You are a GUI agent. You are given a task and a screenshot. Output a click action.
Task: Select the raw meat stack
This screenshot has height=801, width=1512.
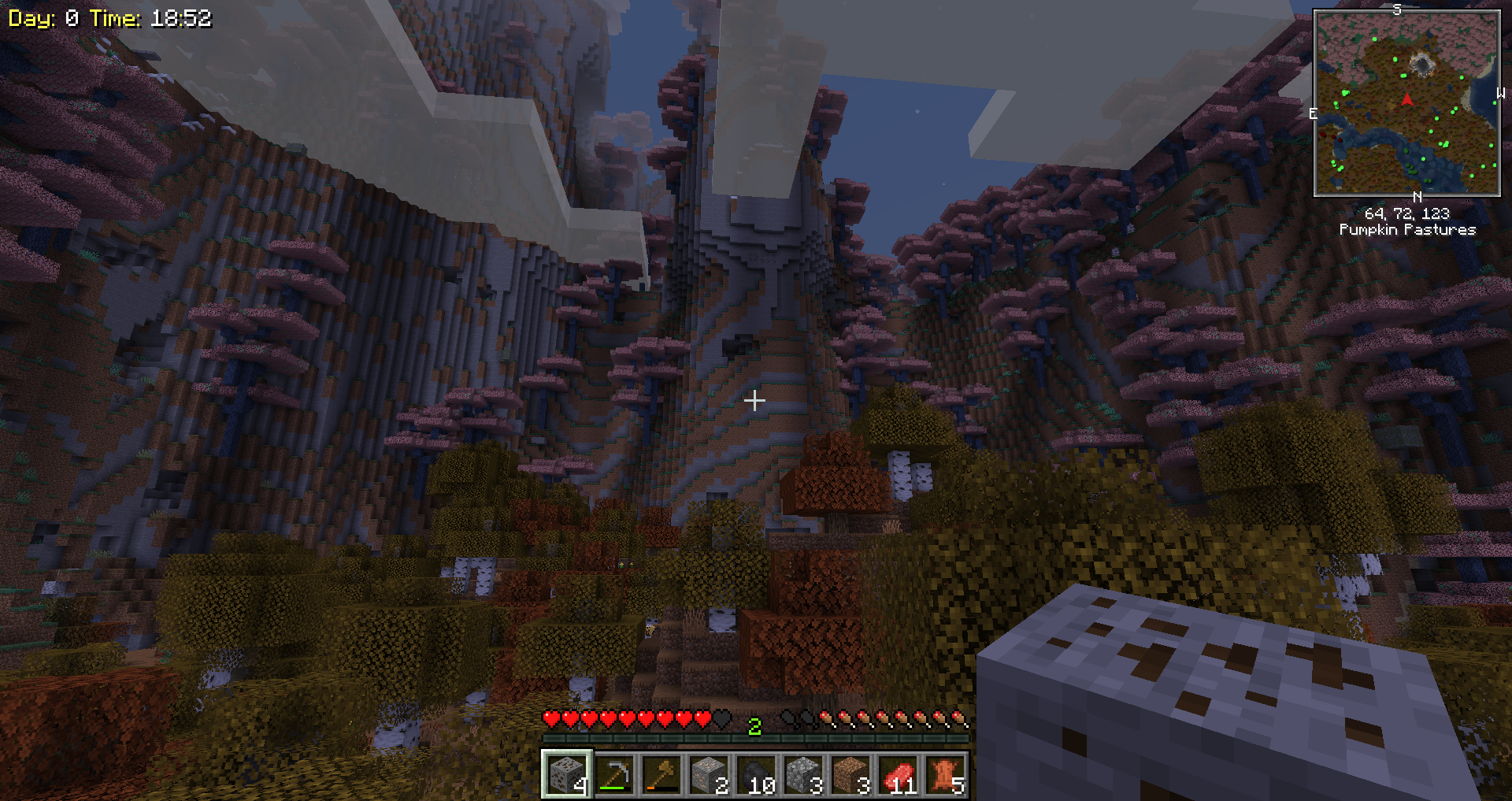897,774
